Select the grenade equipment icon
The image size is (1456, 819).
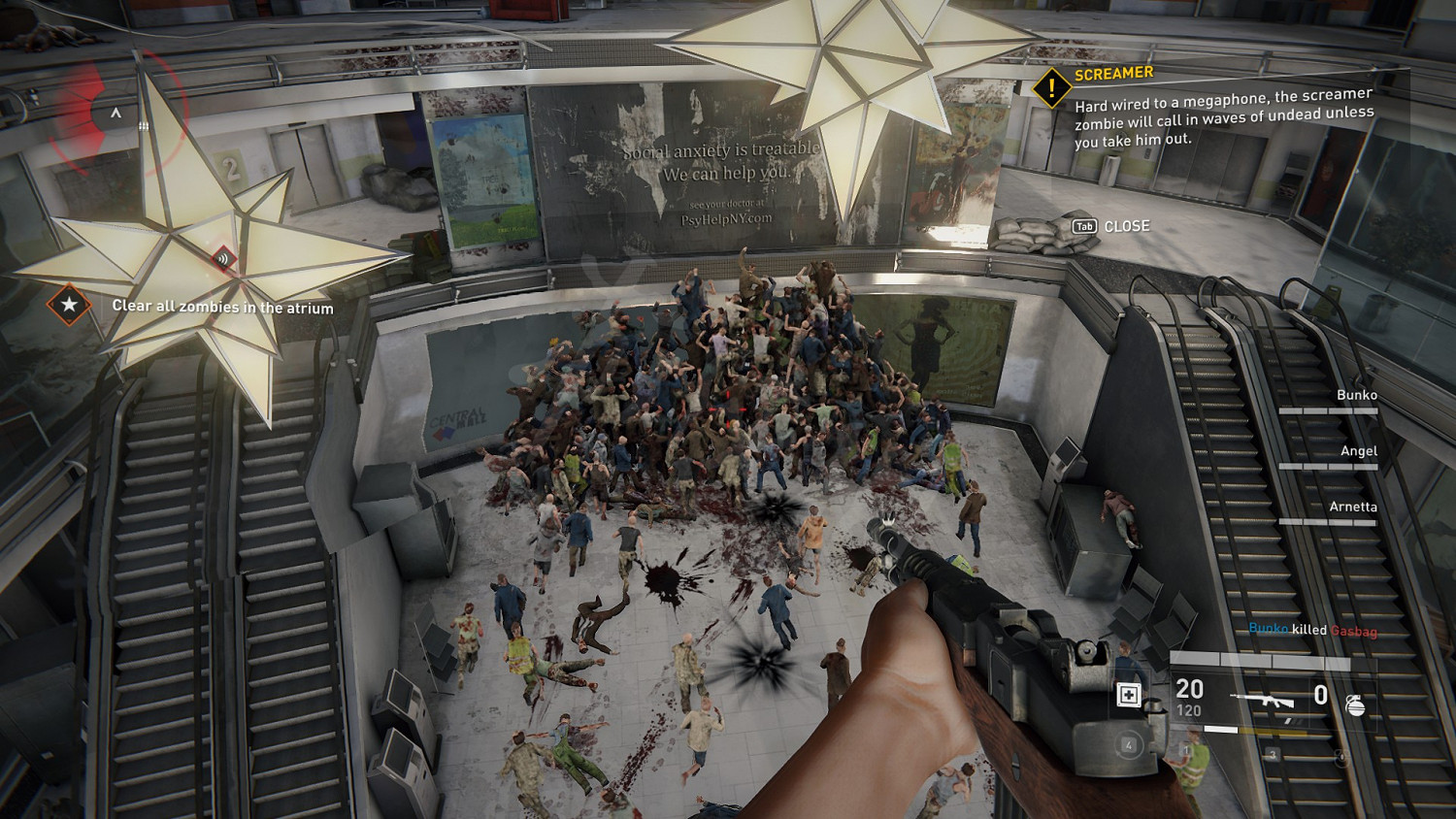pyautogui.click(x=1356, y=705)
